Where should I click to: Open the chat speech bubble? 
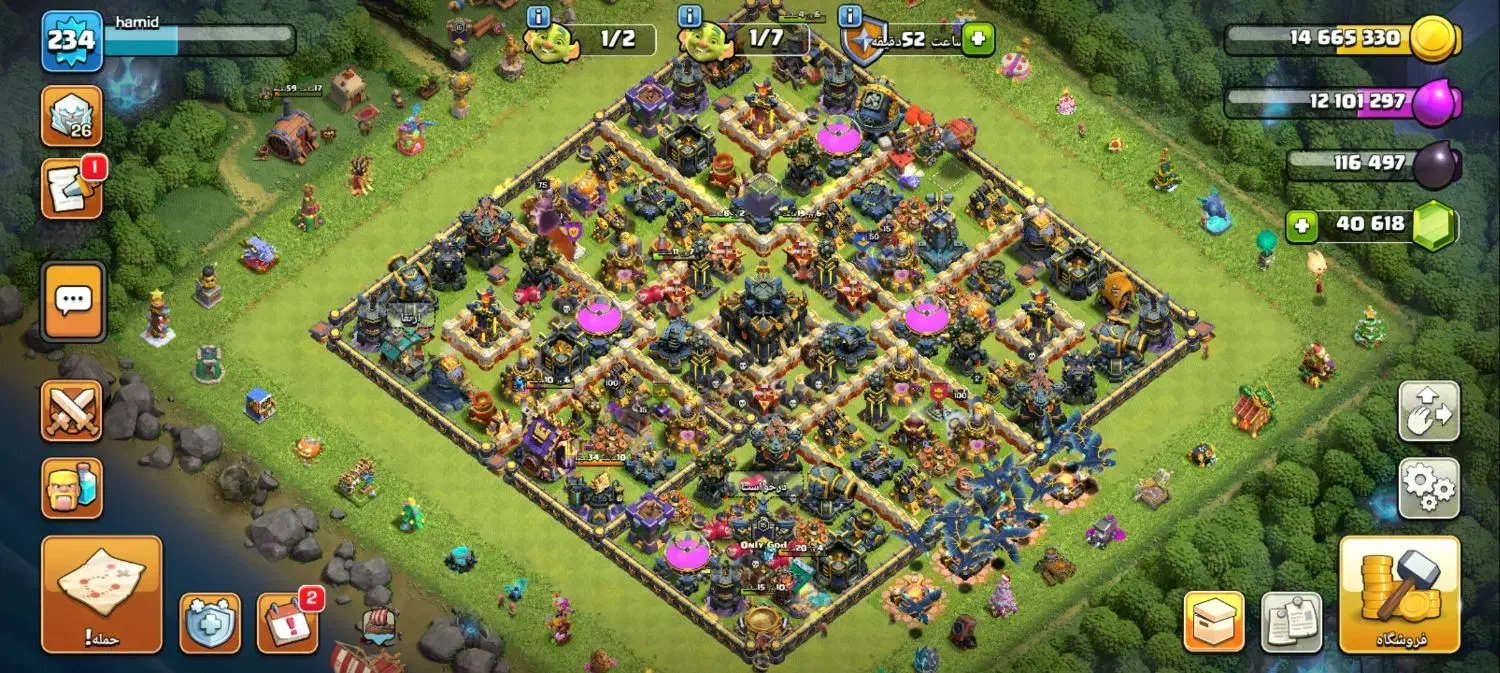pyautogui.click(x=72, y=300)
